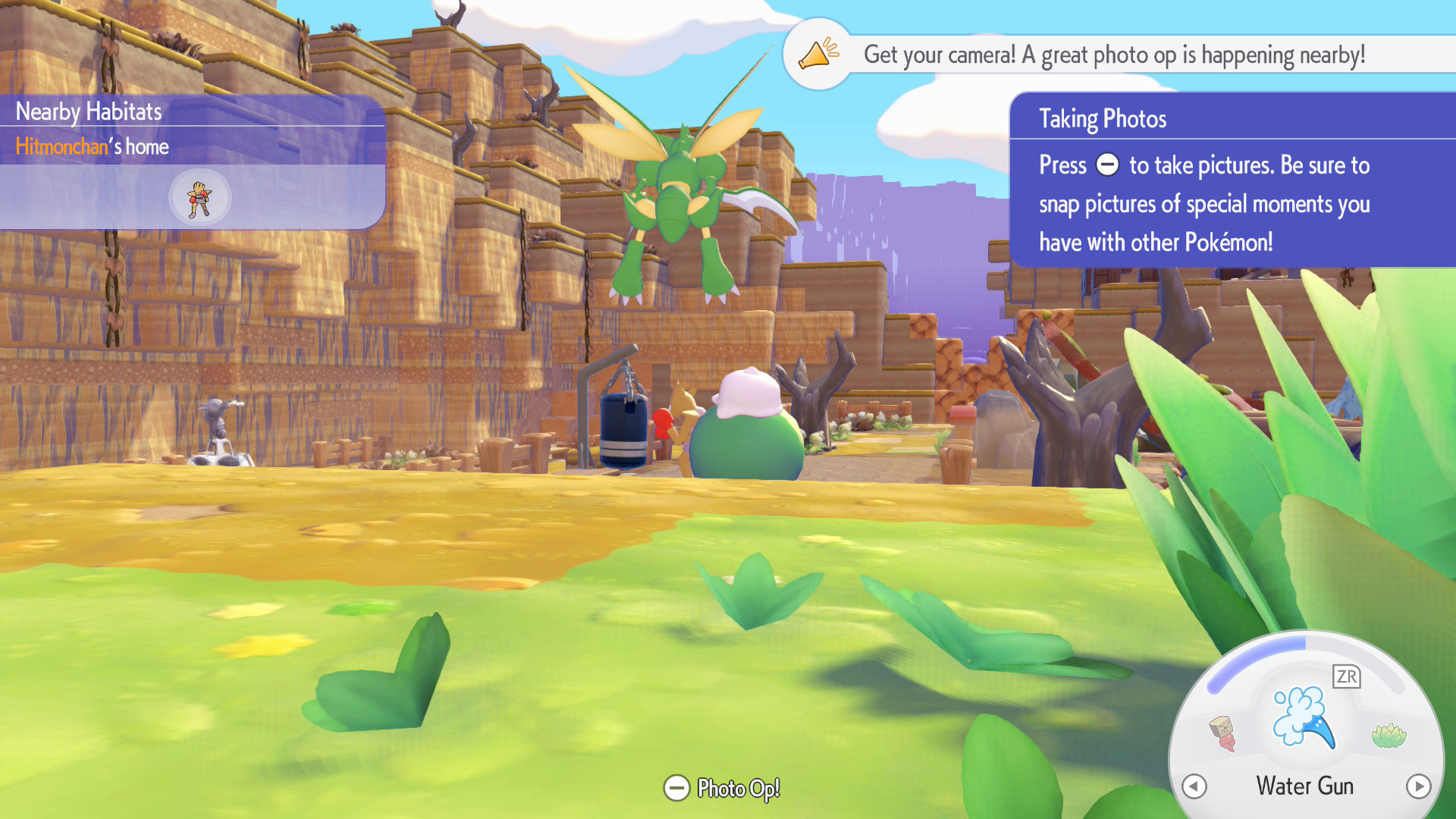
Task: Click the Taking Photos tutorial panel
Action: pyautogui.click(x=1232, y=180)
